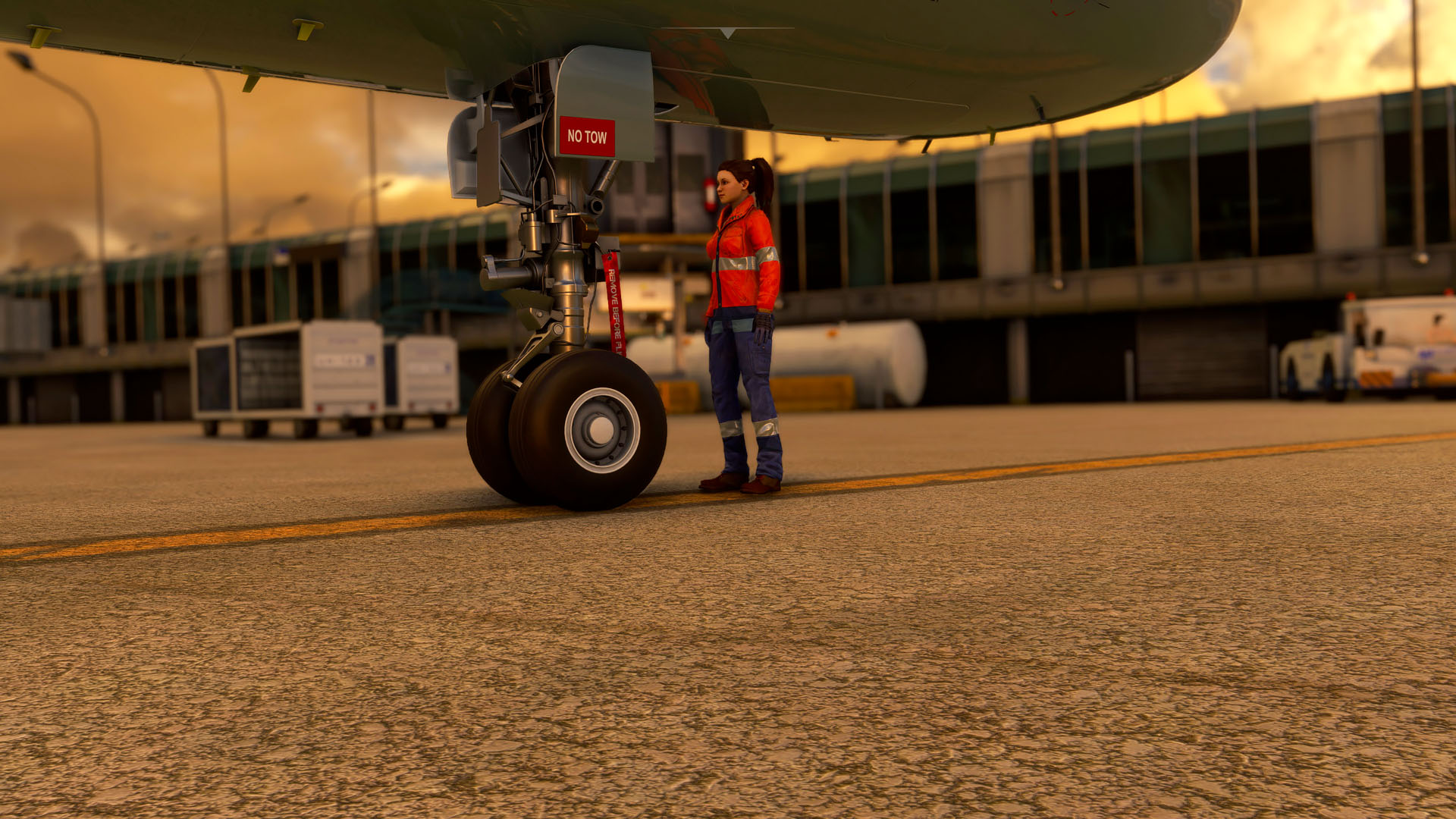Expand the collapsed toolbar handle arrow
This screenshot has height=819, width=1456.
coord(728,33)
